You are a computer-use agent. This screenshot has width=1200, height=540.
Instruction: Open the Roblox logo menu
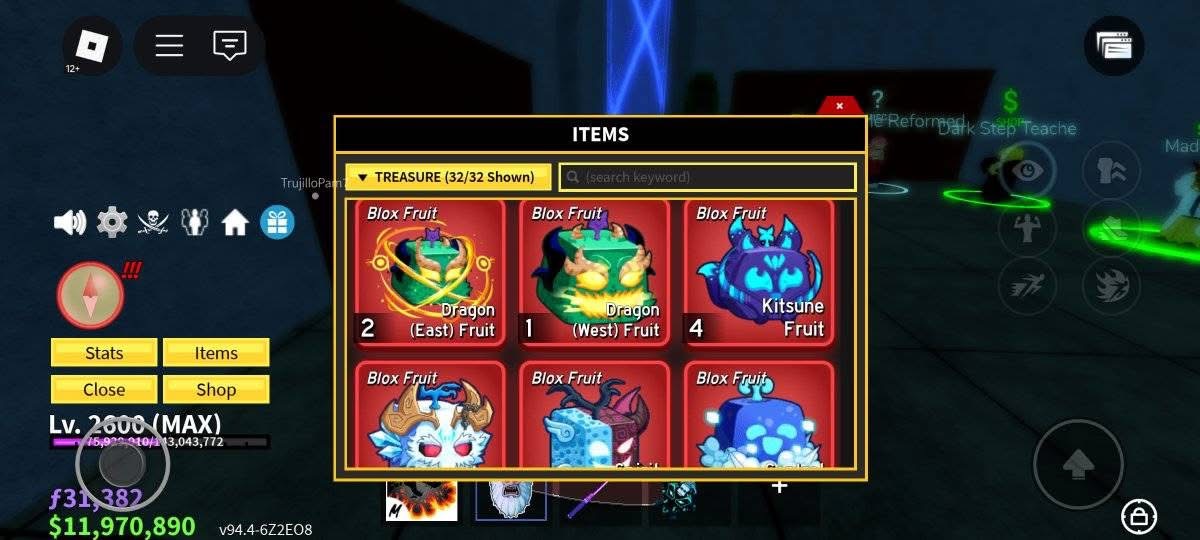[92, 46]
